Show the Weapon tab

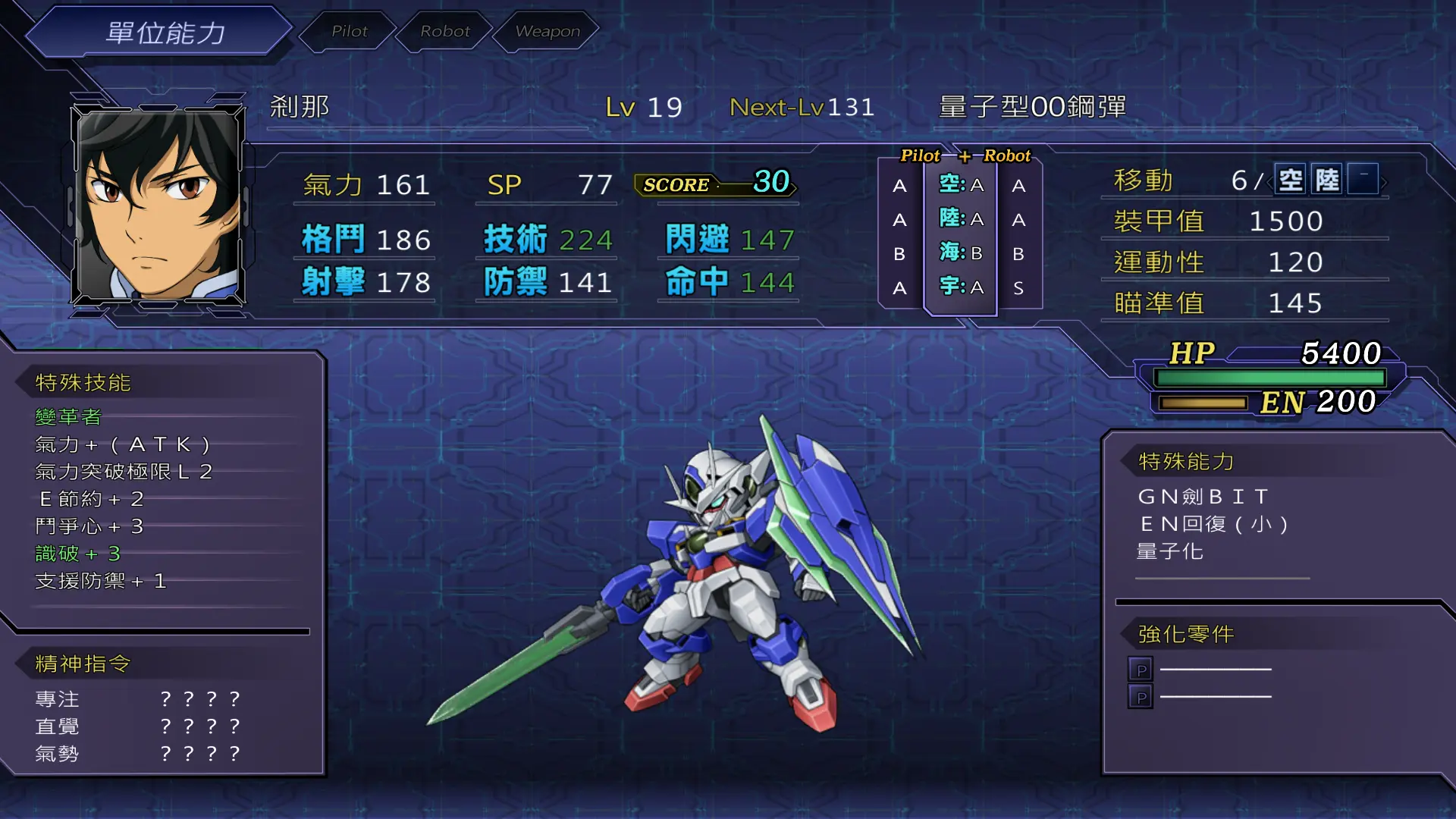547,31
